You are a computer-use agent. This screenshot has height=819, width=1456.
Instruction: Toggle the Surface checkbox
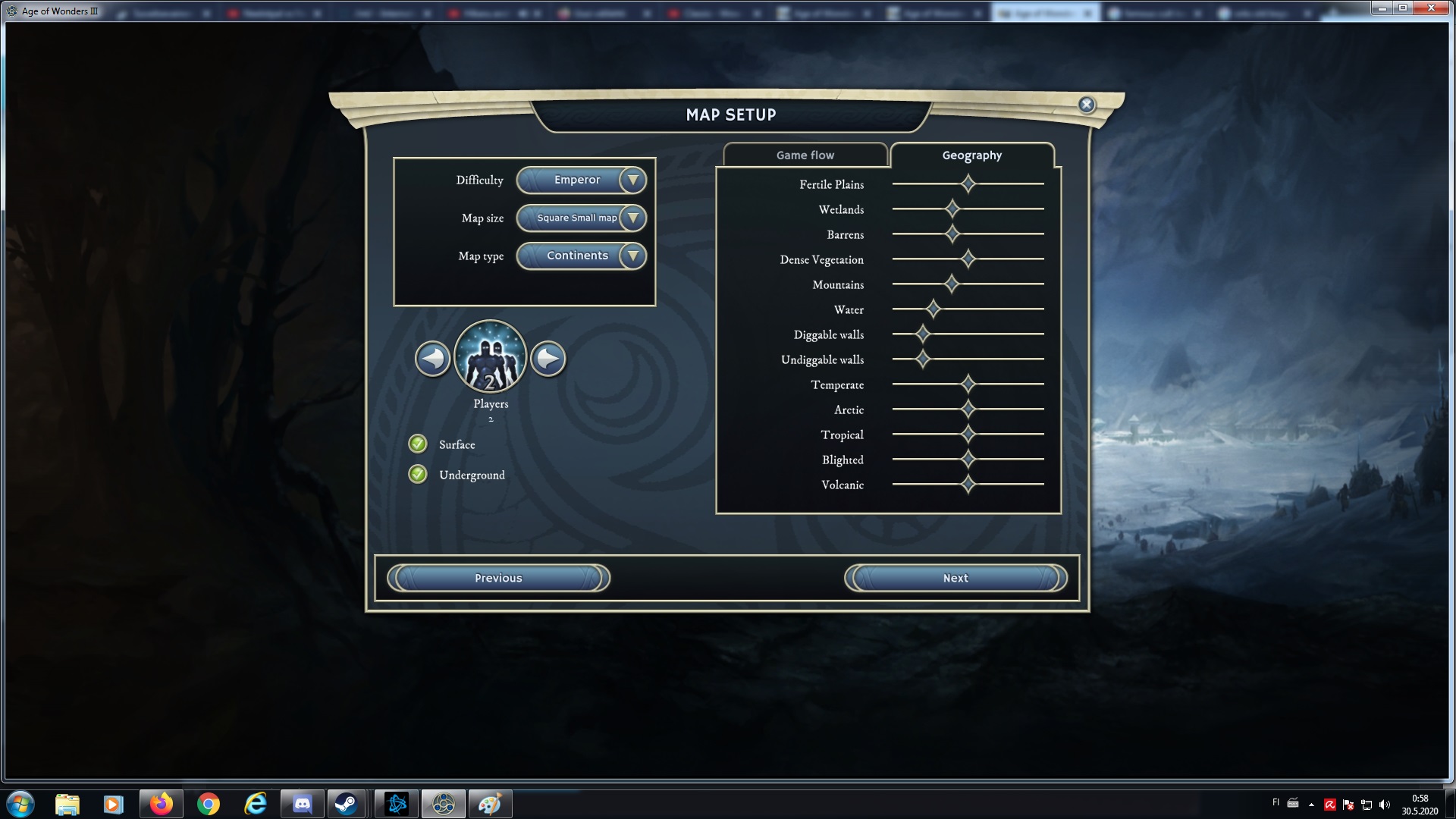click(x=418, y=444)
